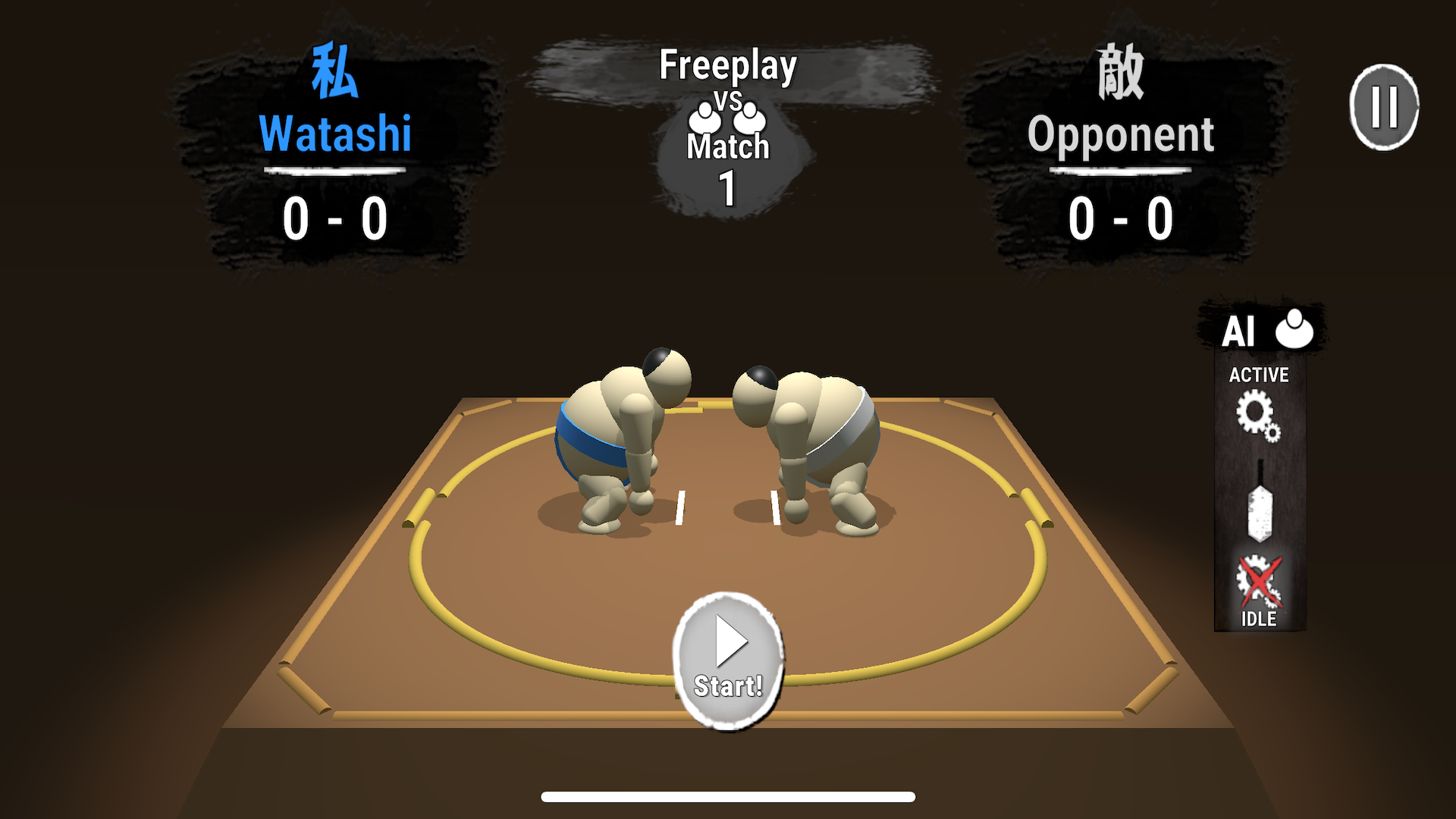Tap the two-player VS icon above Match
This screenshot has width=1456, height=819.
click(726, 118)
